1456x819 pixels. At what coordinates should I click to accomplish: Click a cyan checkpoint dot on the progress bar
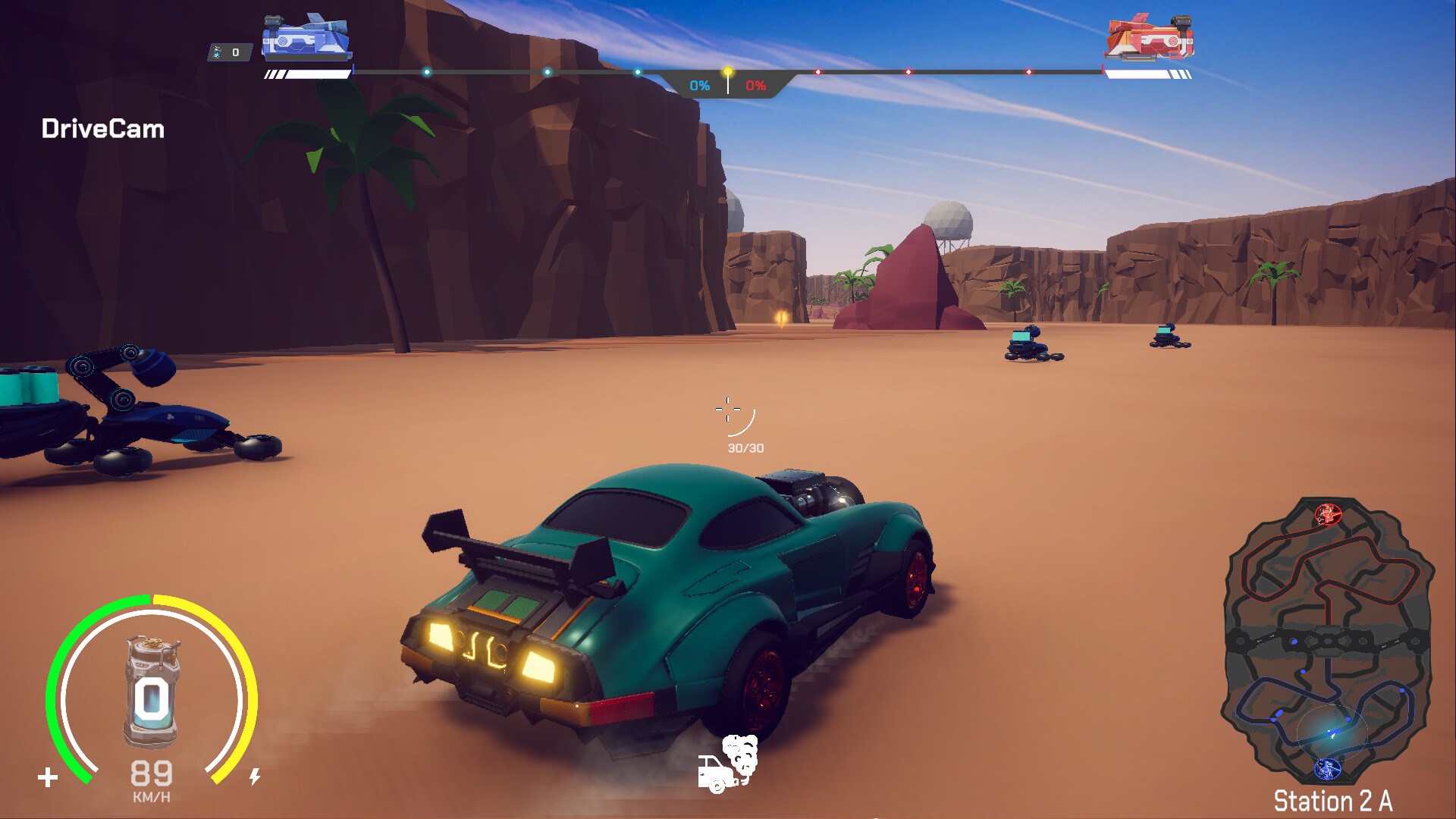(x=546, y=71)
